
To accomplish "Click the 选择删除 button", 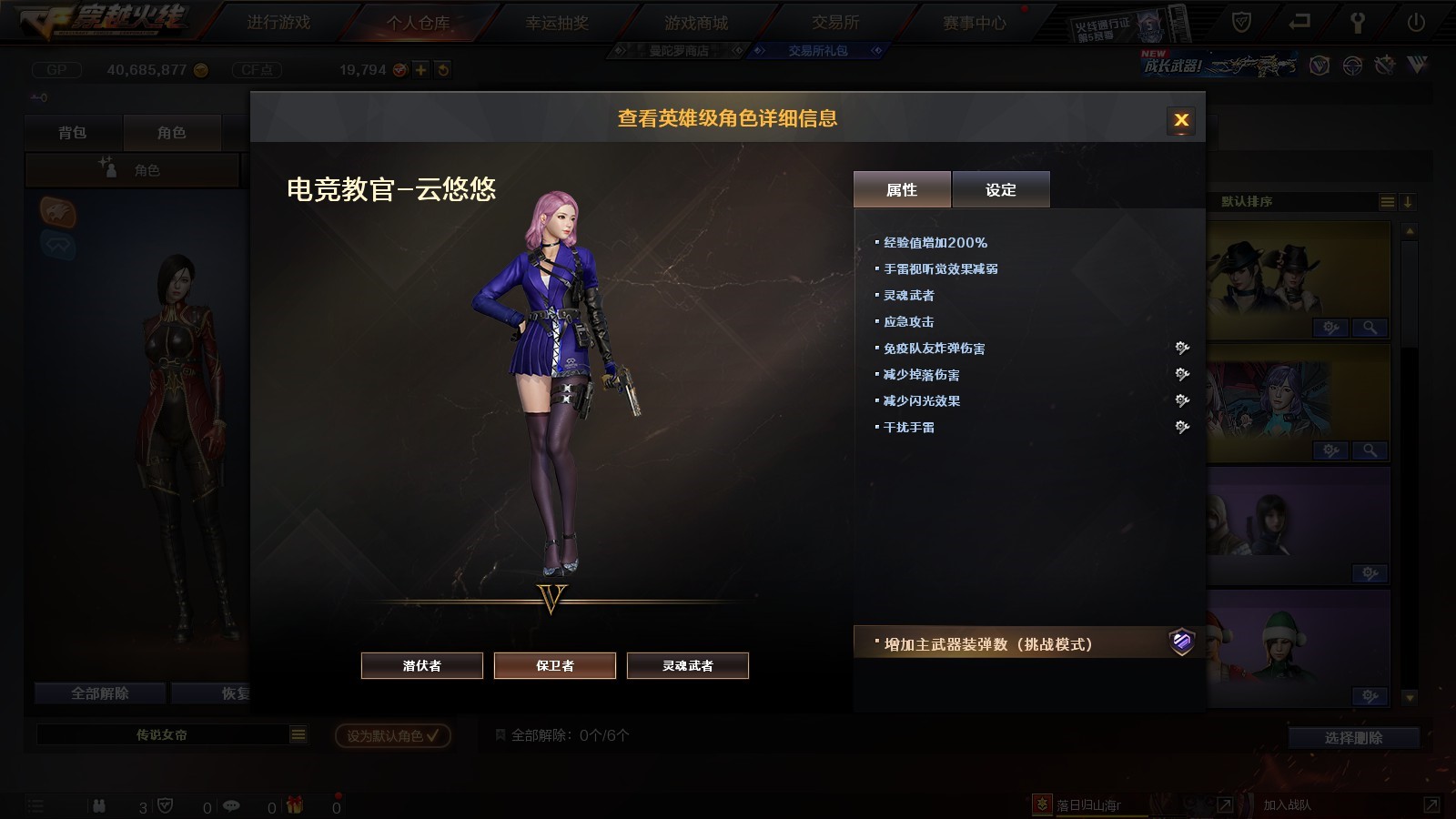I will (1353, 738).
